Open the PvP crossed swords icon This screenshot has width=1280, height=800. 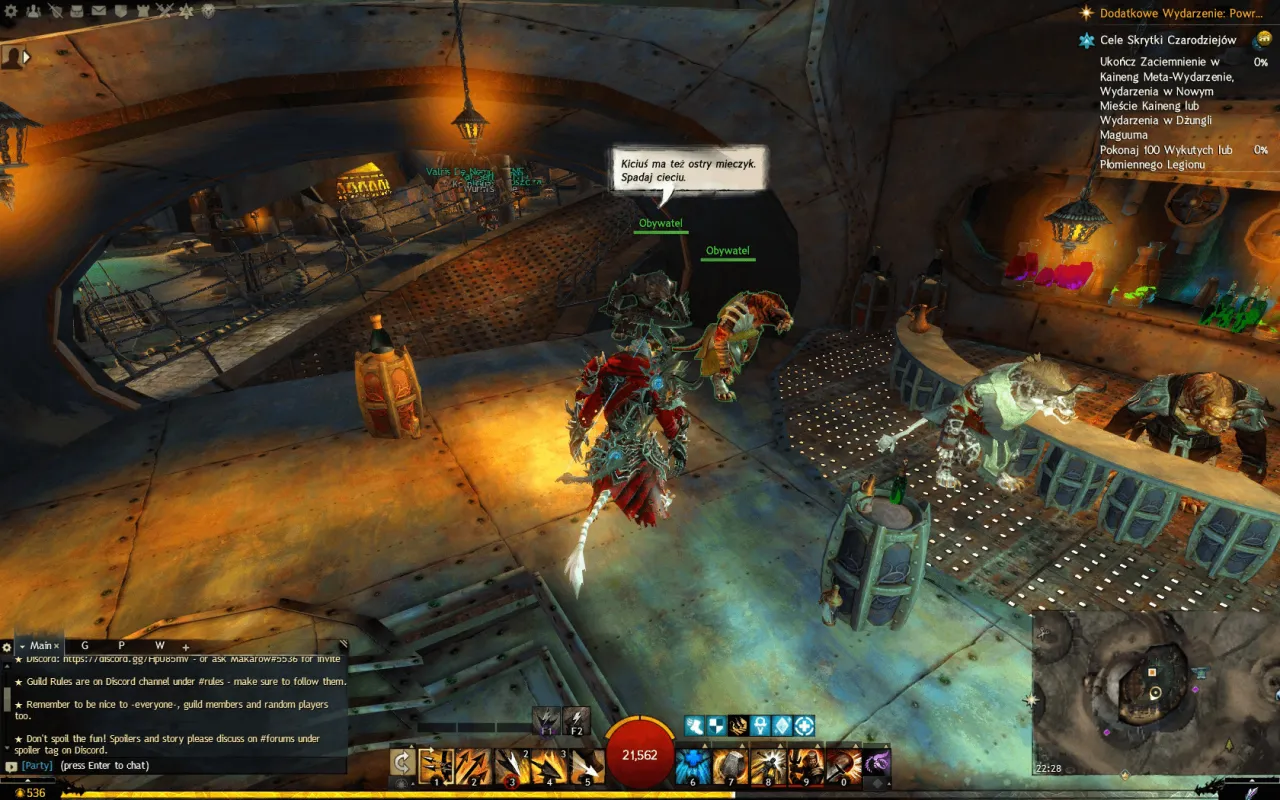(165, 11)
